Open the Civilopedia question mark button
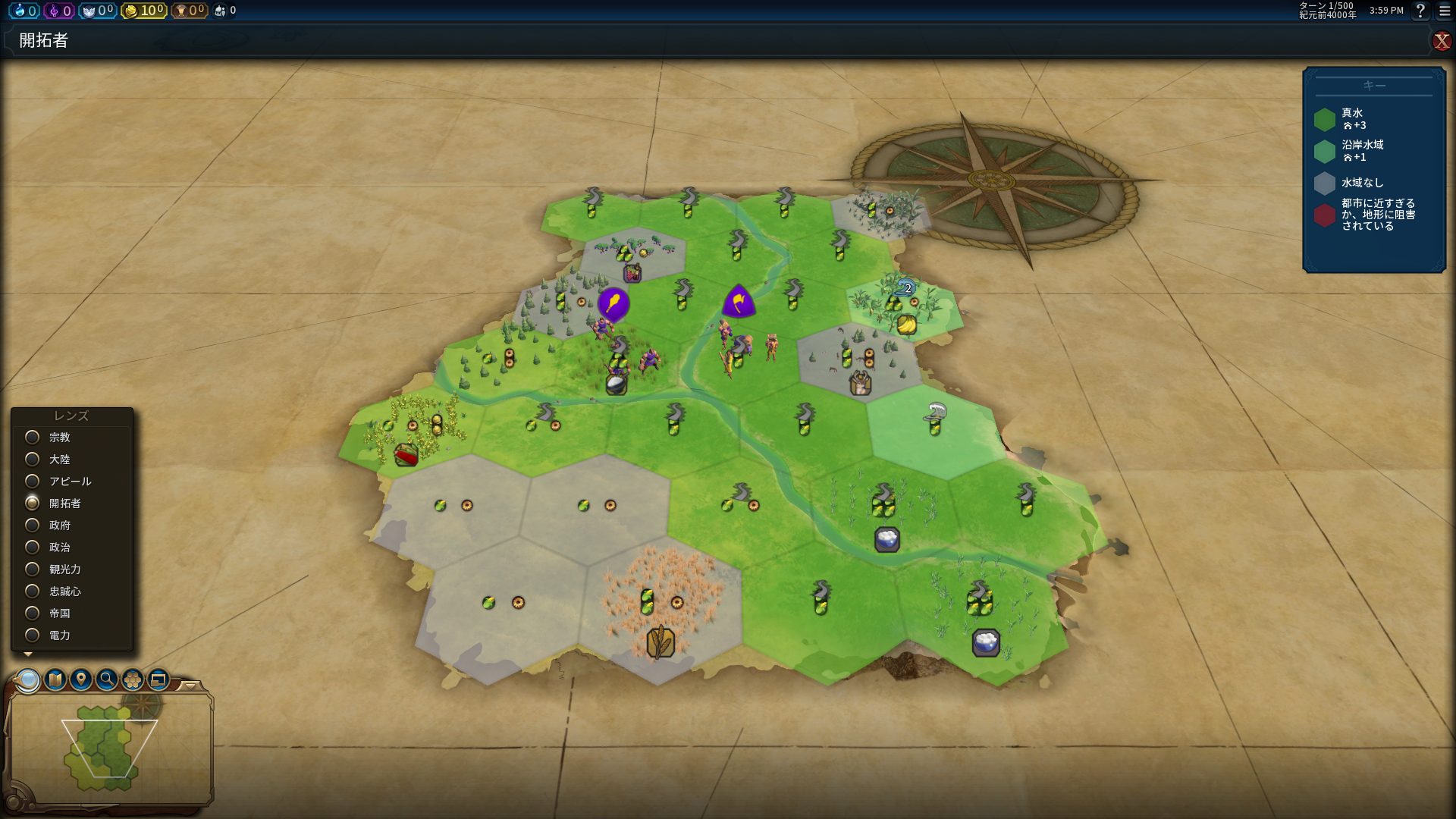The width and height of the screenshot is (1456, 819). [1420, 11]
